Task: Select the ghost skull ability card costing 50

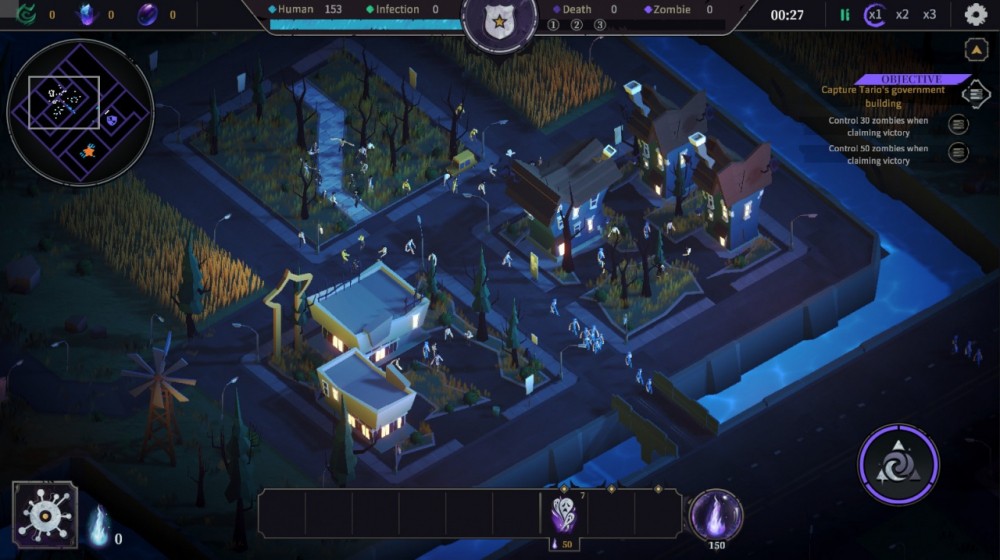Action: pos(564,515)
